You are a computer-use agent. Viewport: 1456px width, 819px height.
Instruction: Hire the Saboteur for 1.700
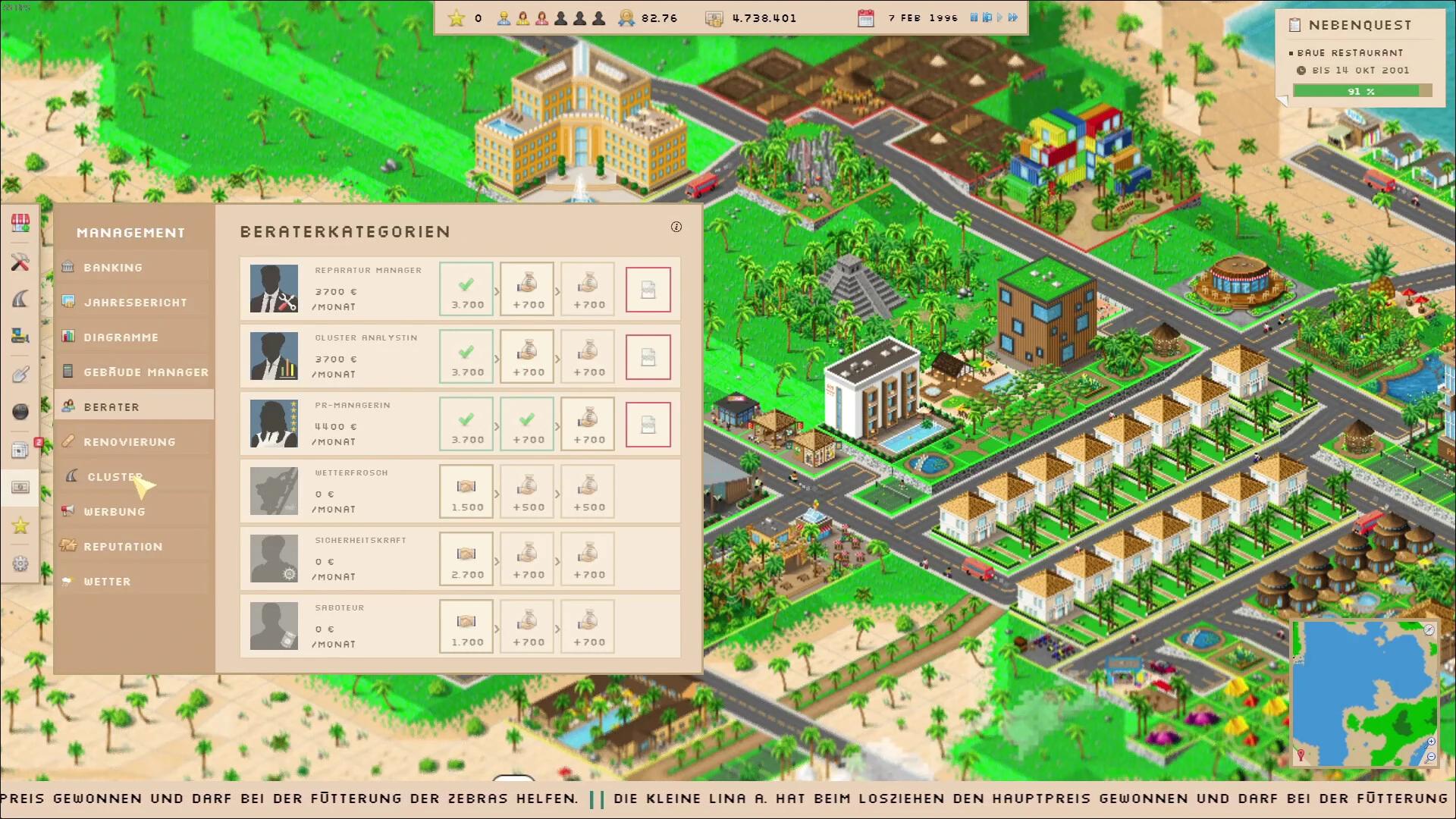pos(466,627)
